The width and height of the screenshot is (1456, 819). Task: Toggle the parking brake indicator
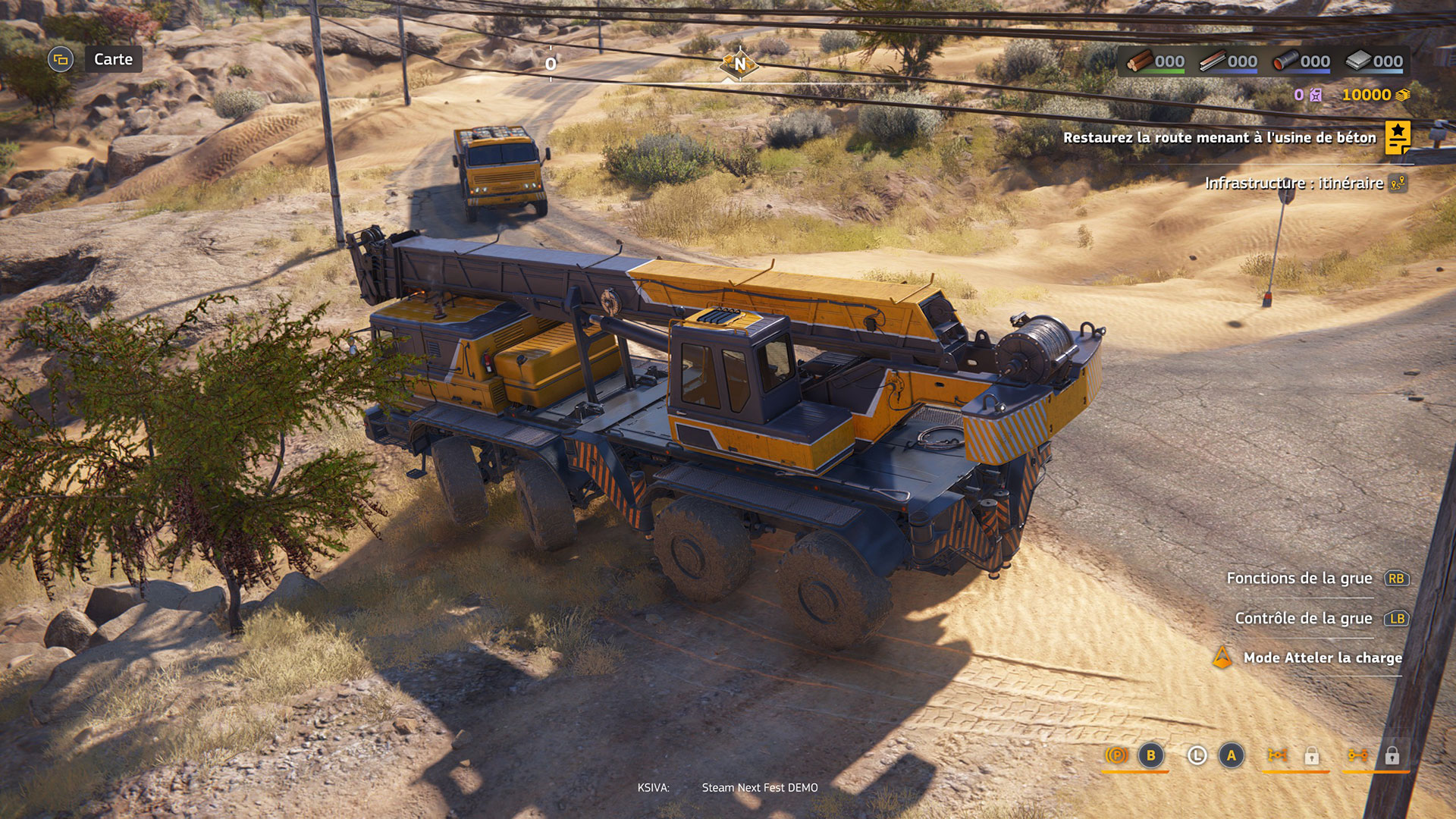[1116, 755]
